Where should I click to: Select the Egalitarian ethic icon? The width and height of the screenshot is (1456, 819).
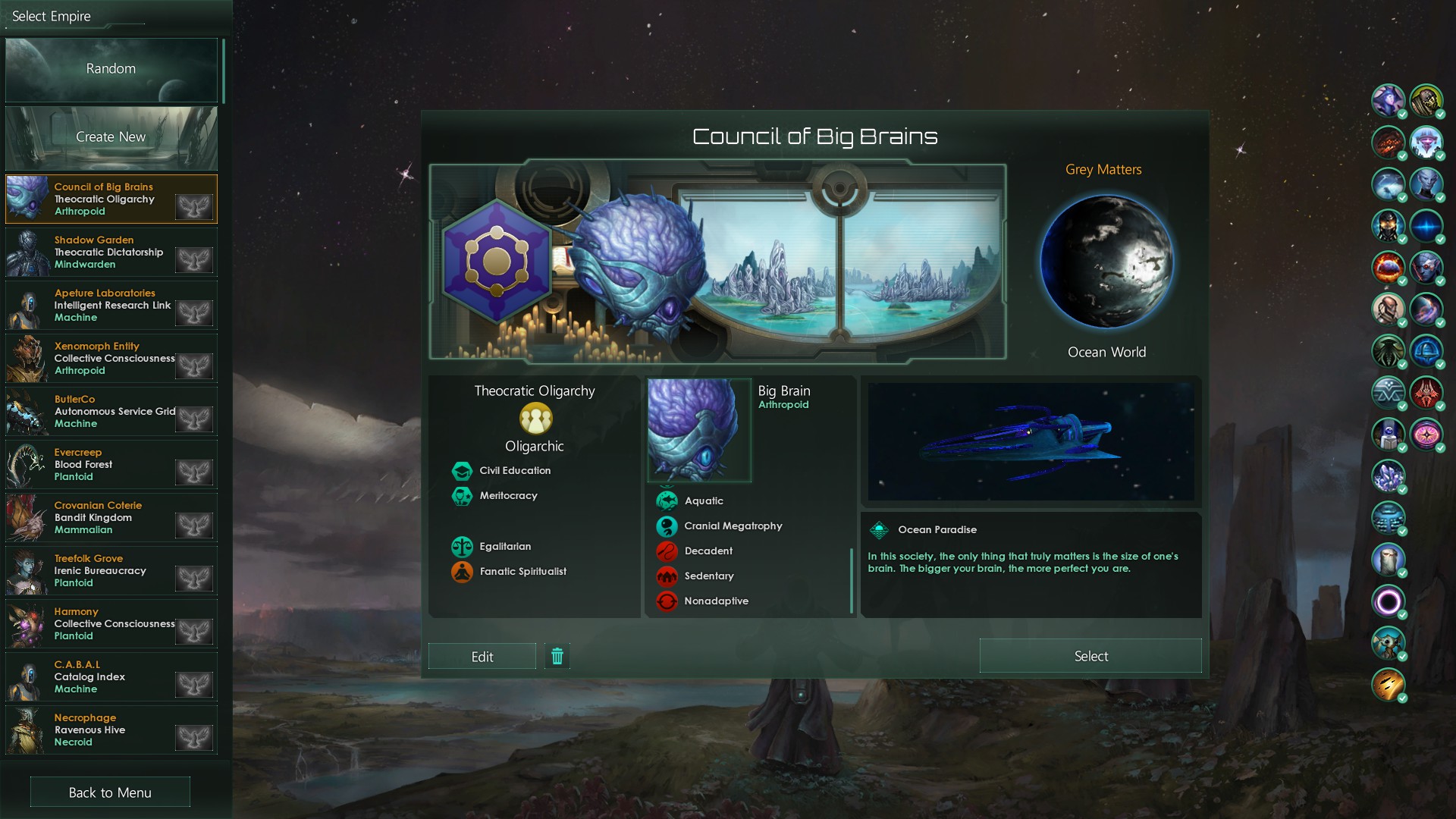tap(463, 546)
